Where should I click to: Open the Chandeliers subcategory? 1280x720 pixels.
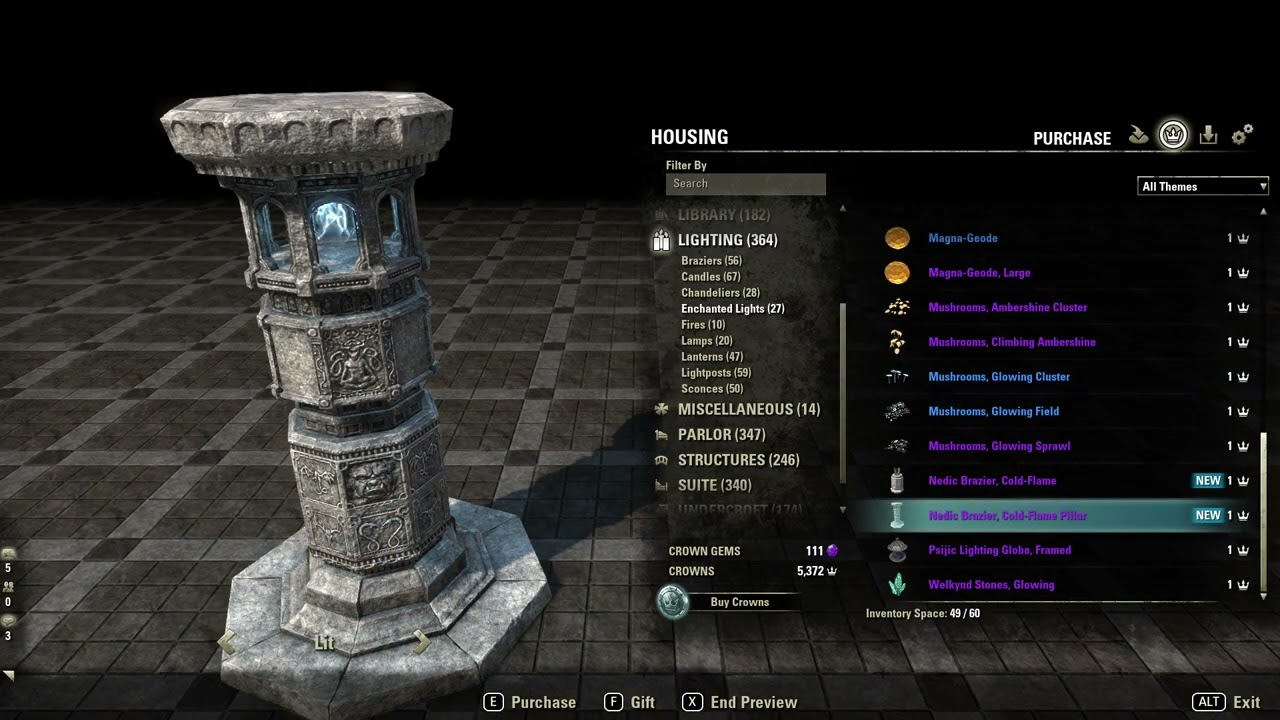click(x=719, y=293)
